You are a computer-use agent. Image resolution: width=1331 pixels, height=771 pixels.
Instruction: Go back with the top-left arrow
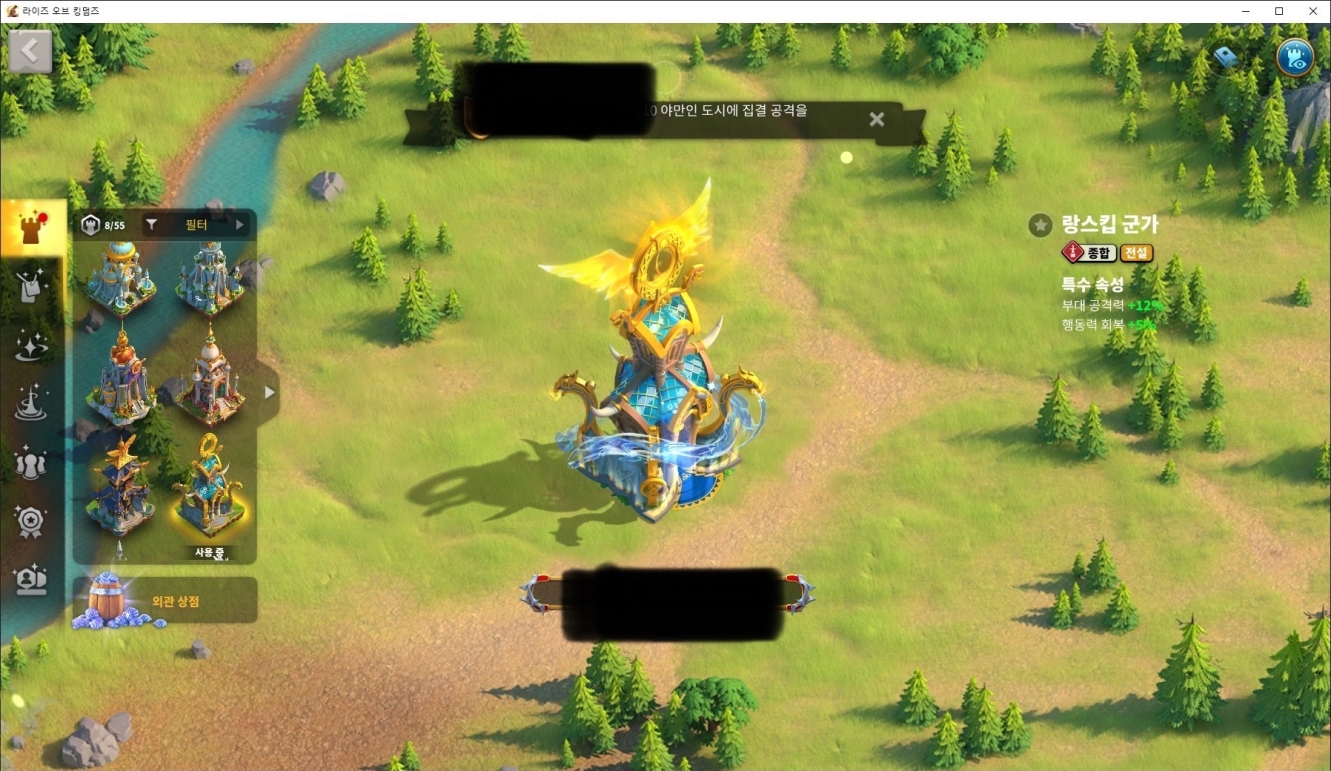(30, 51)
